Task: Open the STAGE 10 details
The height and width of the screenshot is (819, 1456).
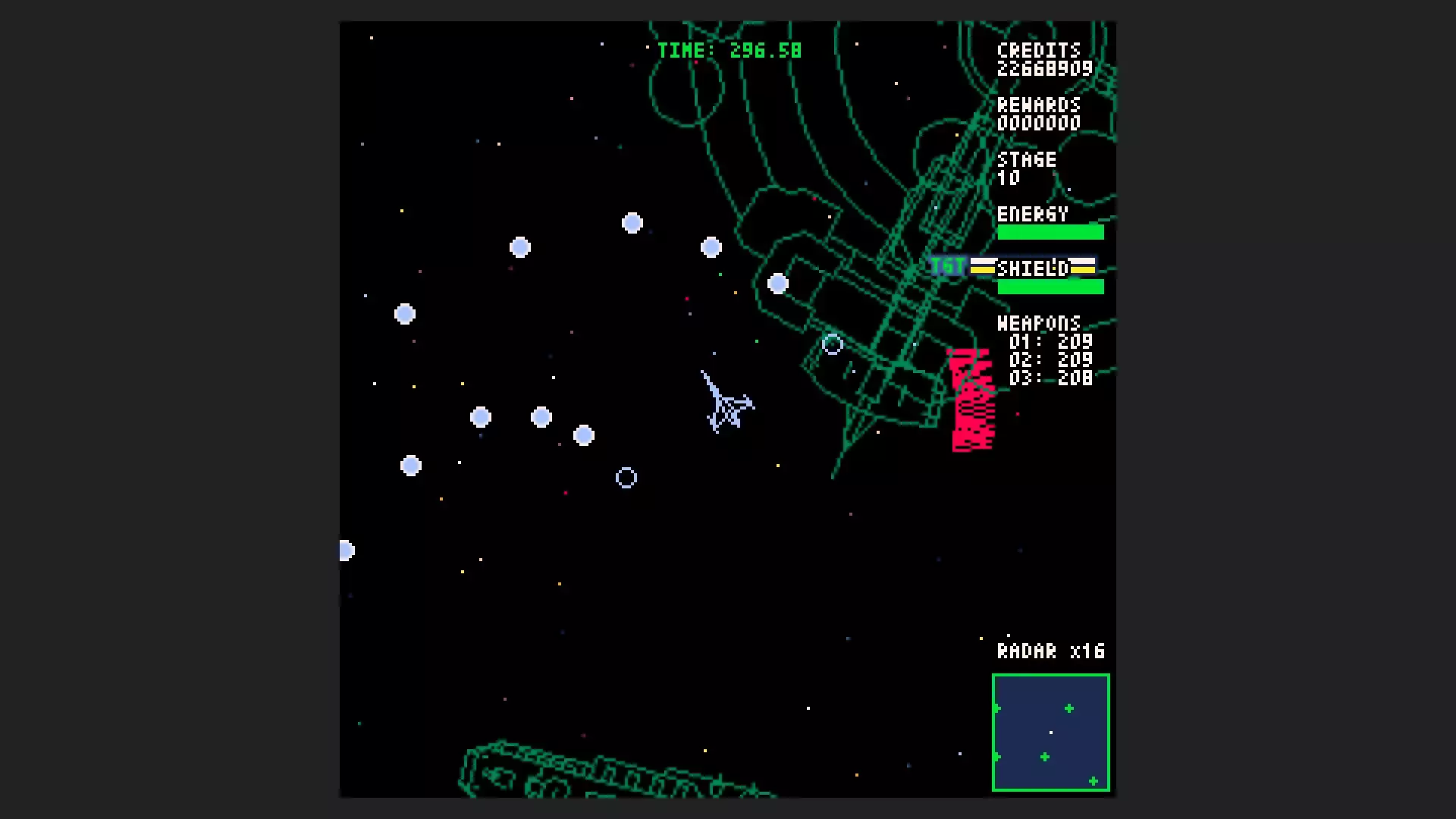Action: pos(1027,160)
